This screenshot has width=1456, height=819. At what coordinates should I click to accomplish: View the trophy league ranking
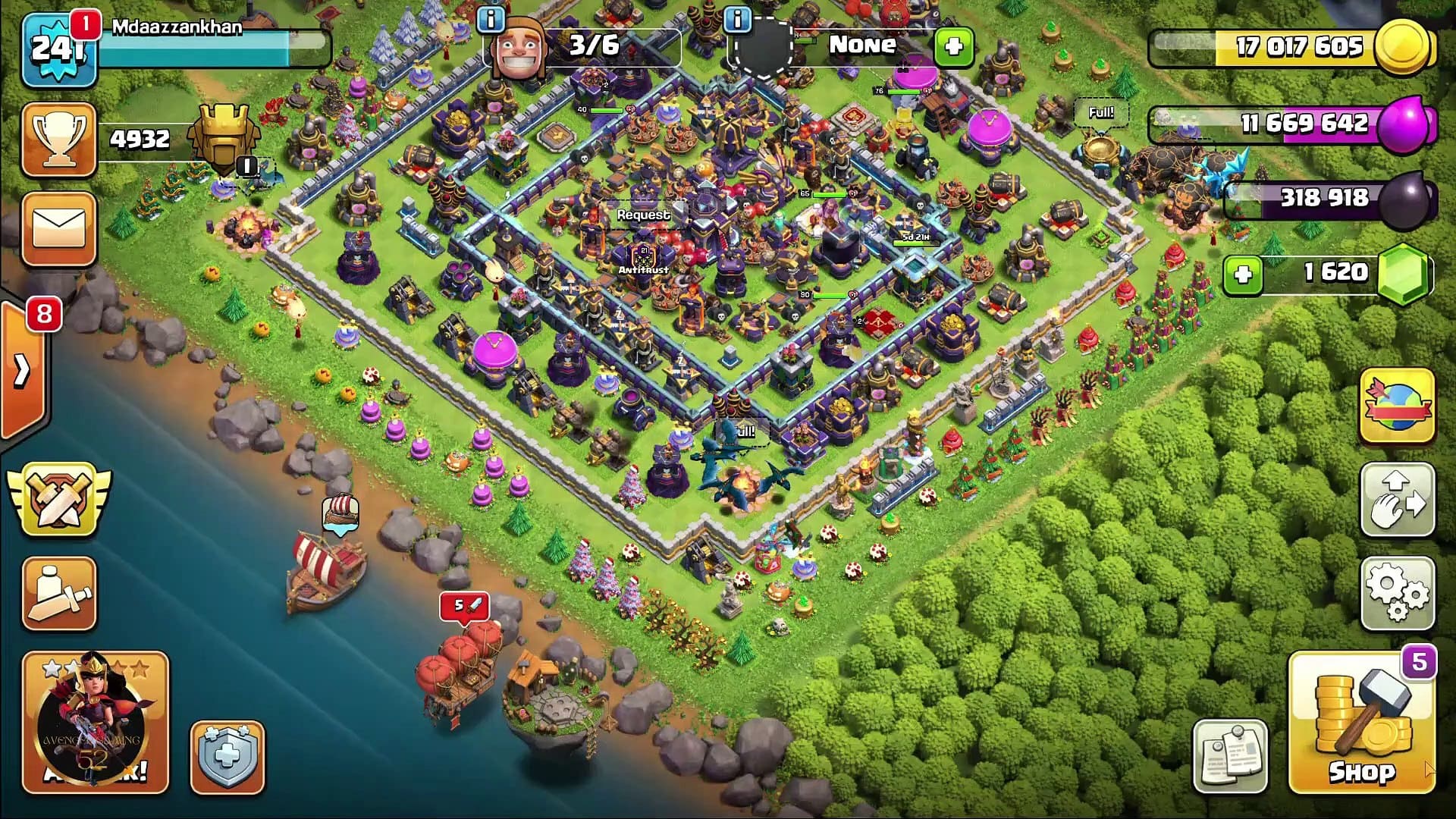[x=59, y=140]
